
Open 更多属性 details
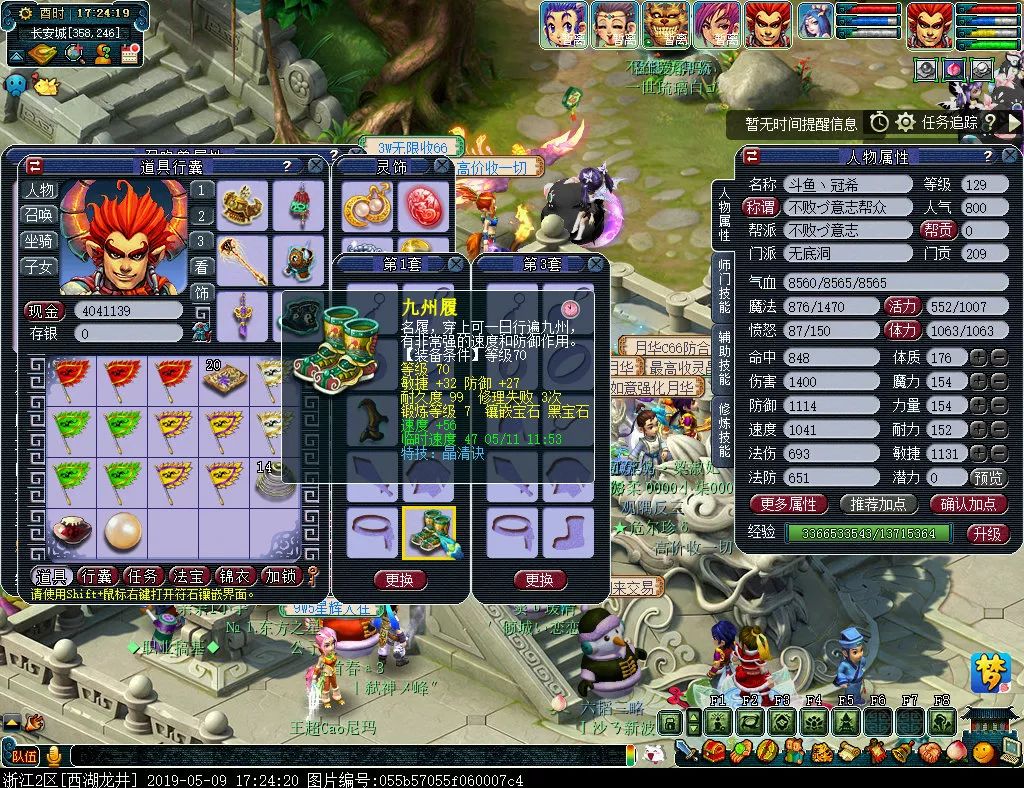coord(788,504)
